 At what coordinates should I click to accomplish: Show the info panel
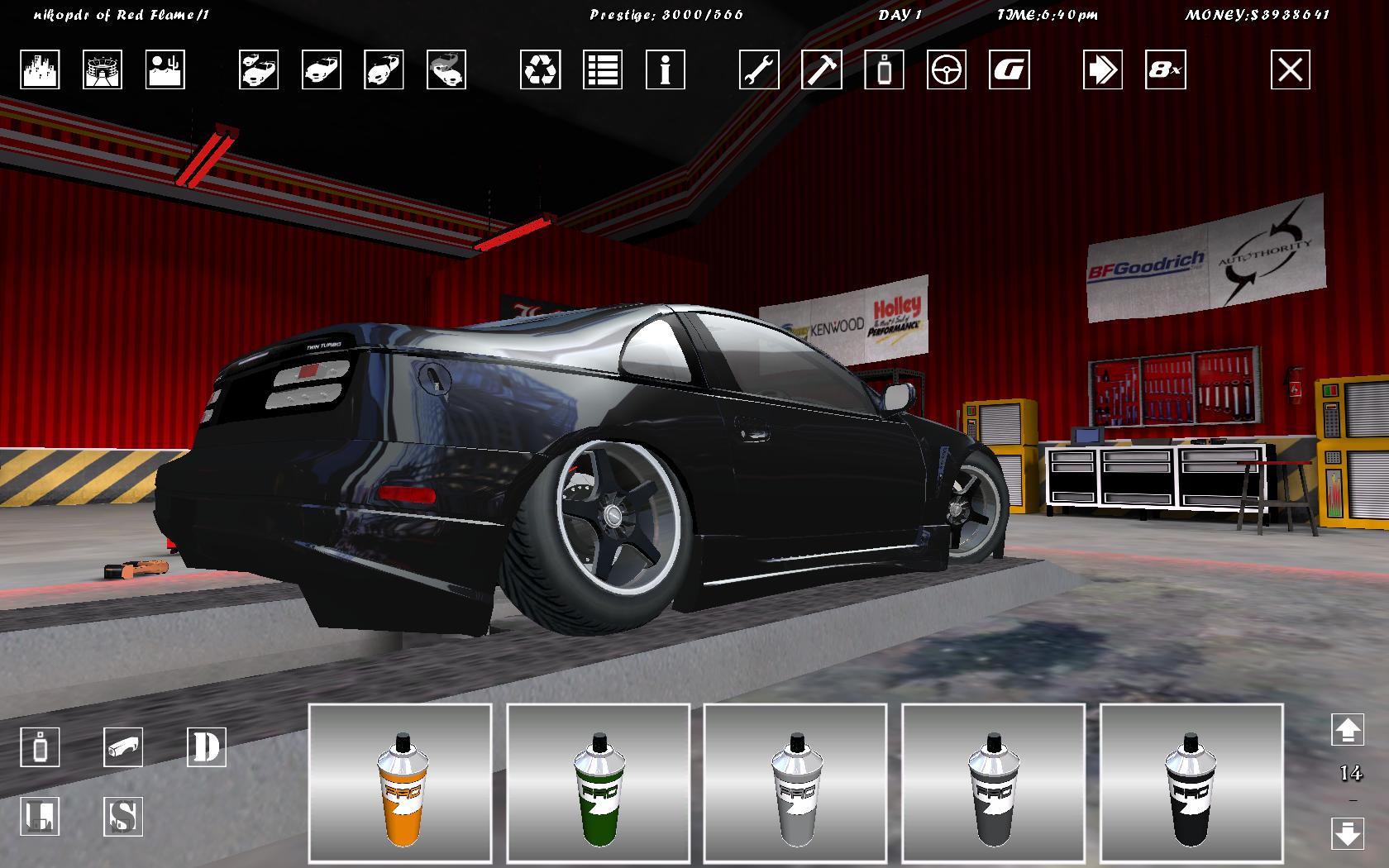(x=666, y=69)
